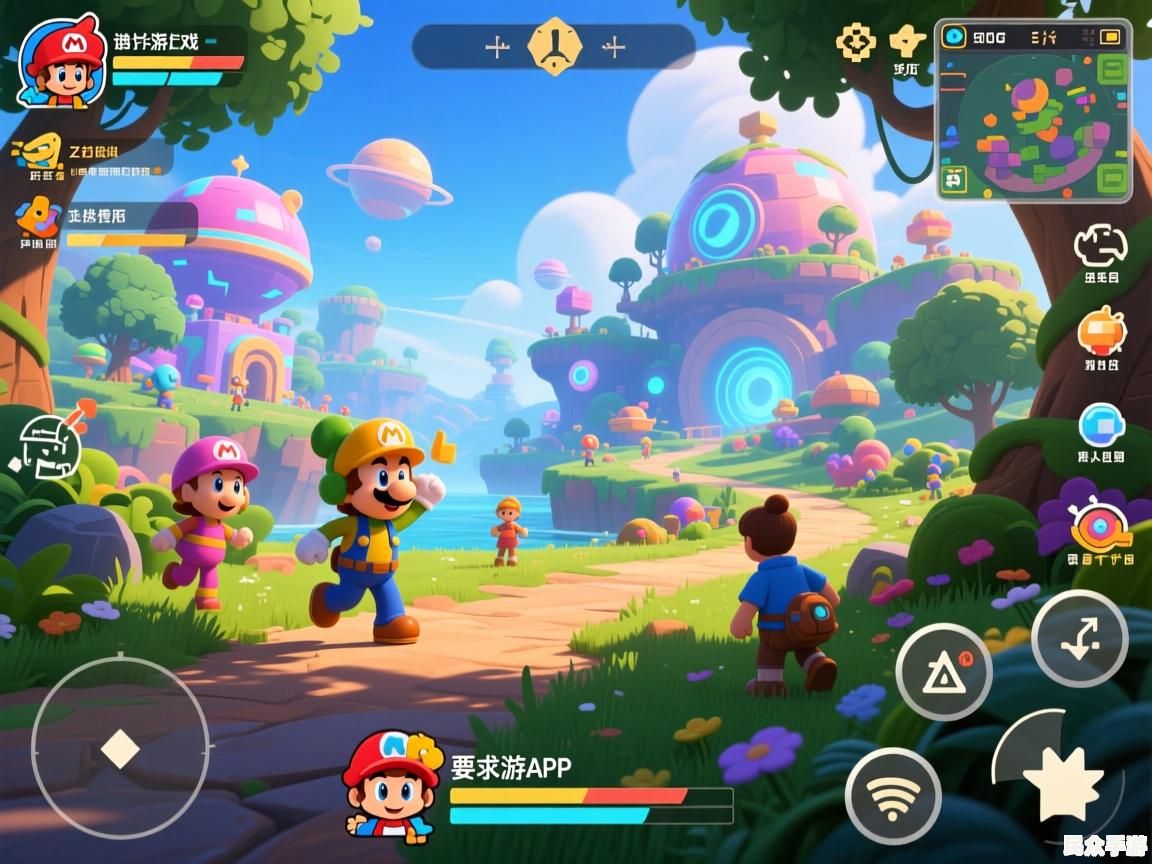Open the white outlined creature icon menu
1152x864 pixels.
point(1101,245)
